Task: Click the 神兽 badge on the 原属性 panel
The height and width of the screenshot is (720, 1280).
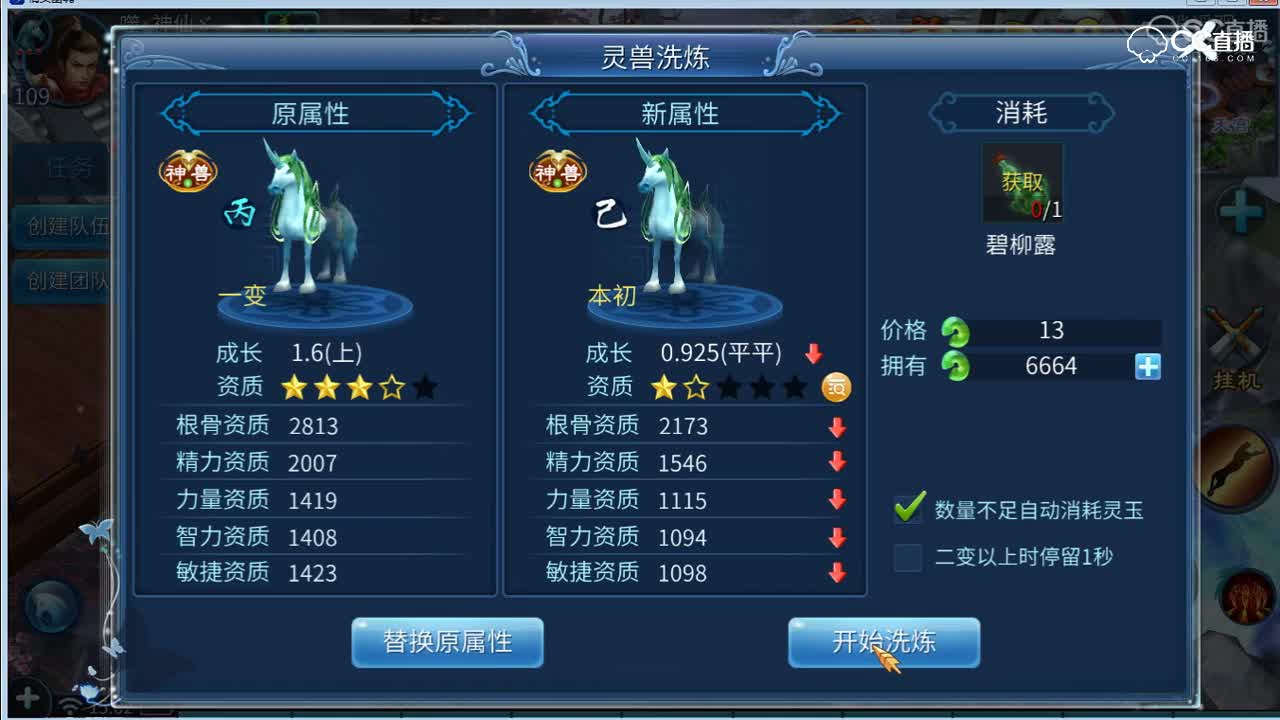Action: [x=187, y=172]
